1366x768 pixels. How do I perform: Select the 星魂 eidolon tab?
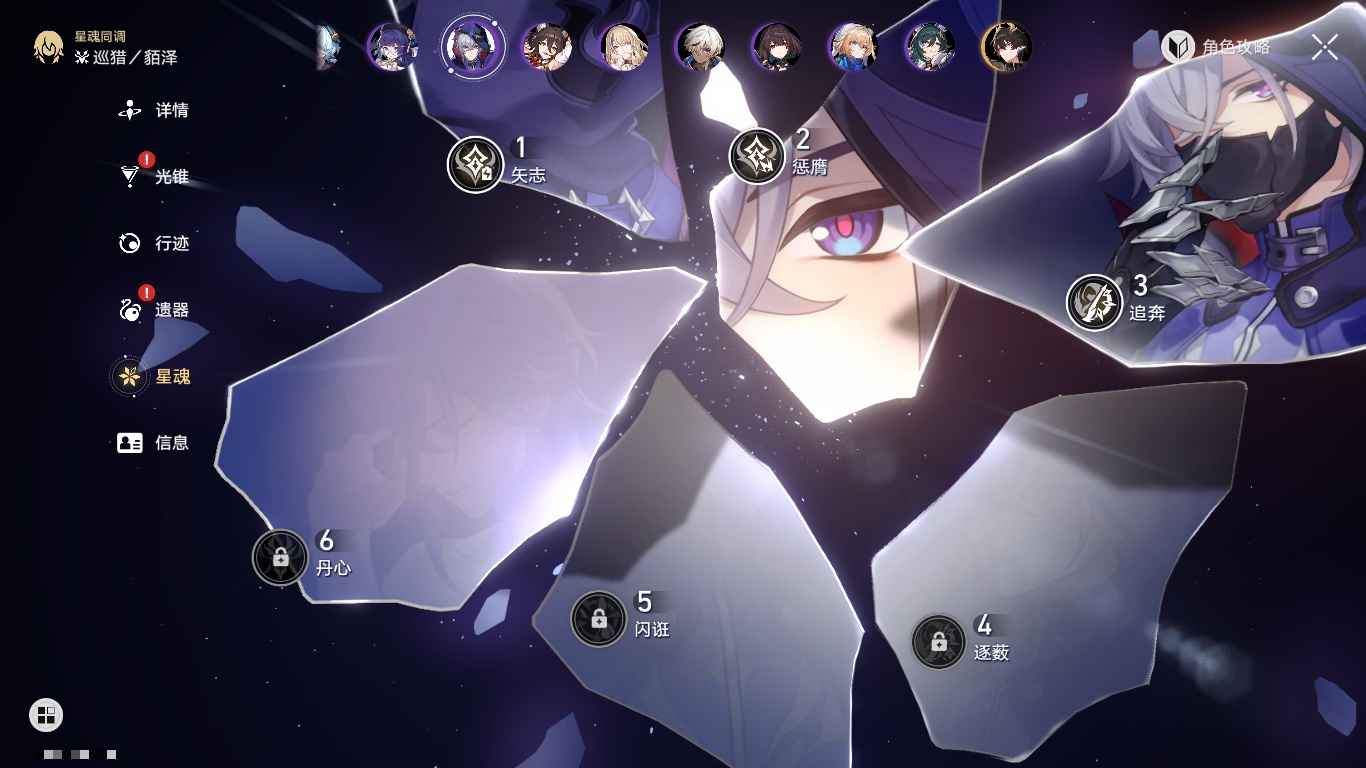(x=155, y=376)
